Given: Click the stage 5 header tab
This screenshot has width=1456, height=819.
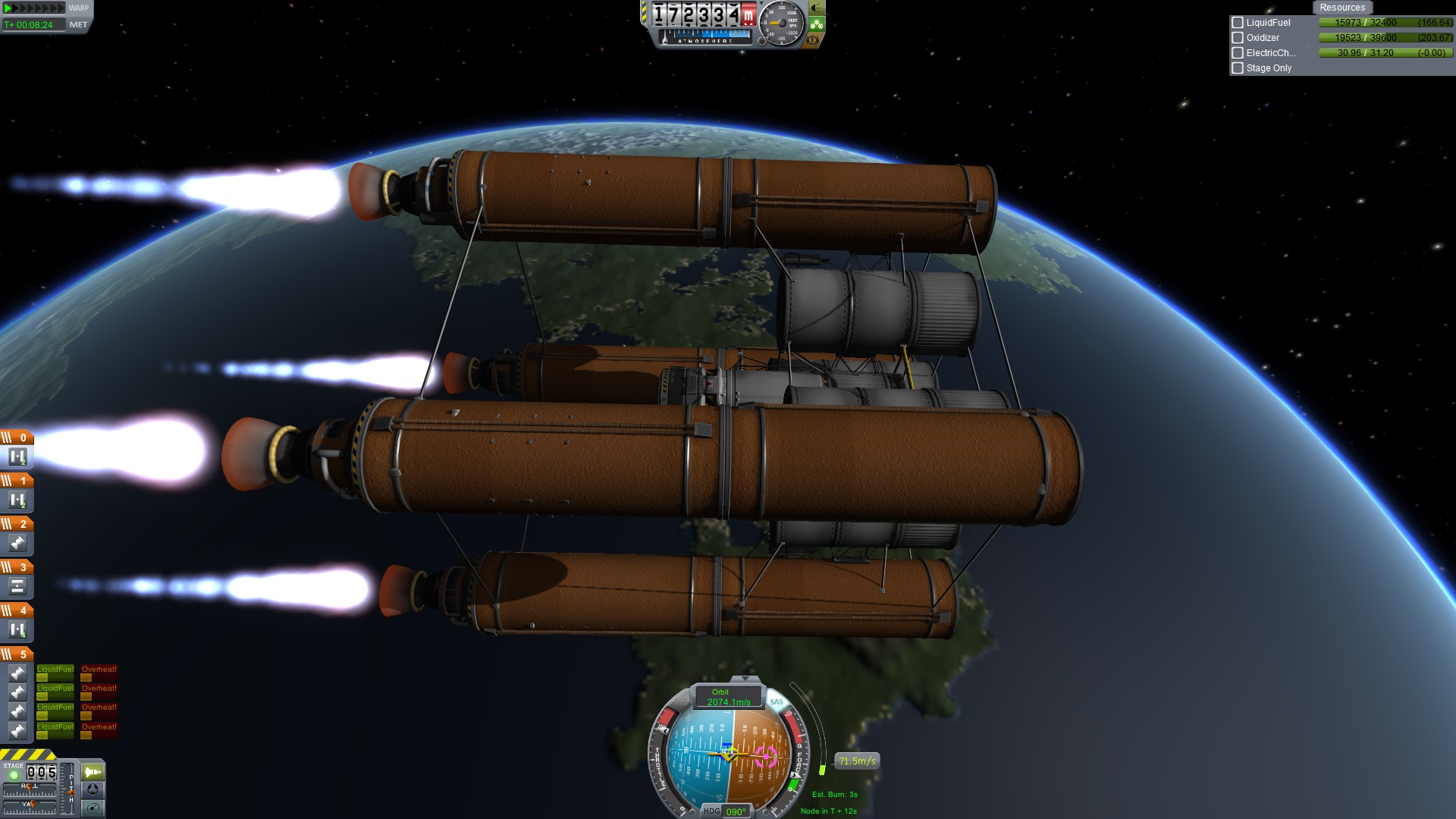Looking at the screenshot, I should click(17, 654).
